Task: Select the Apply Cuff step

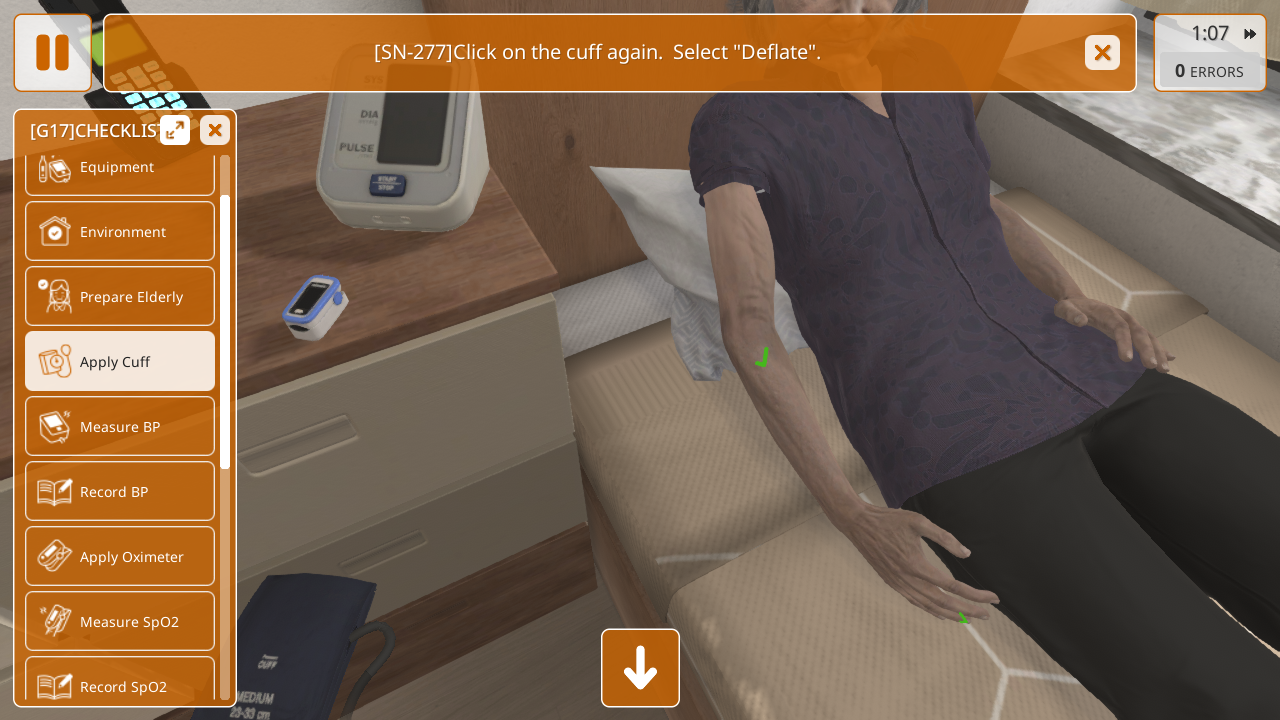Action: coord(120,361)
